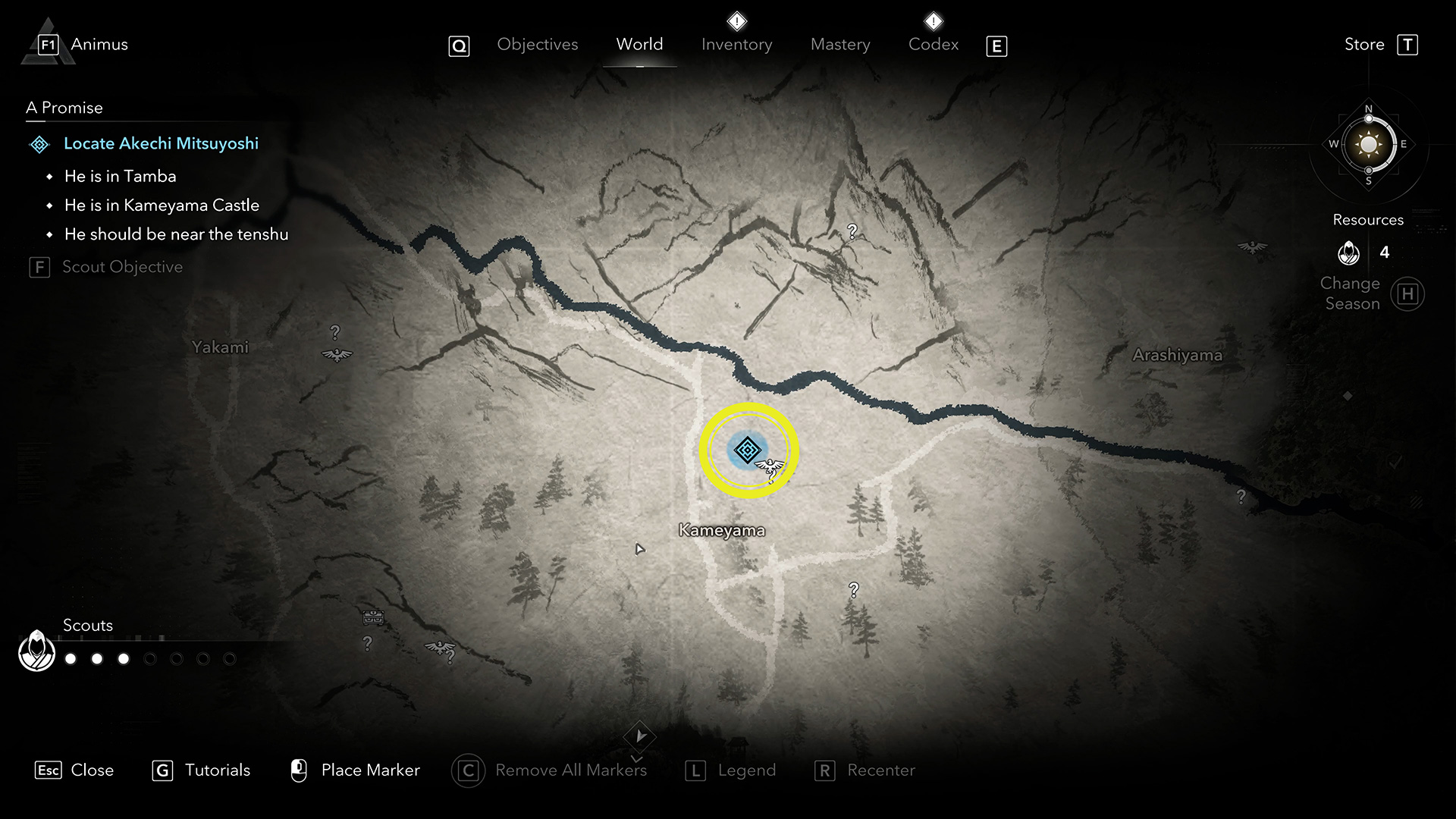Click the Scout Objective option
1456x819 pixels.
pyautogui.click(x=122, y=267)
